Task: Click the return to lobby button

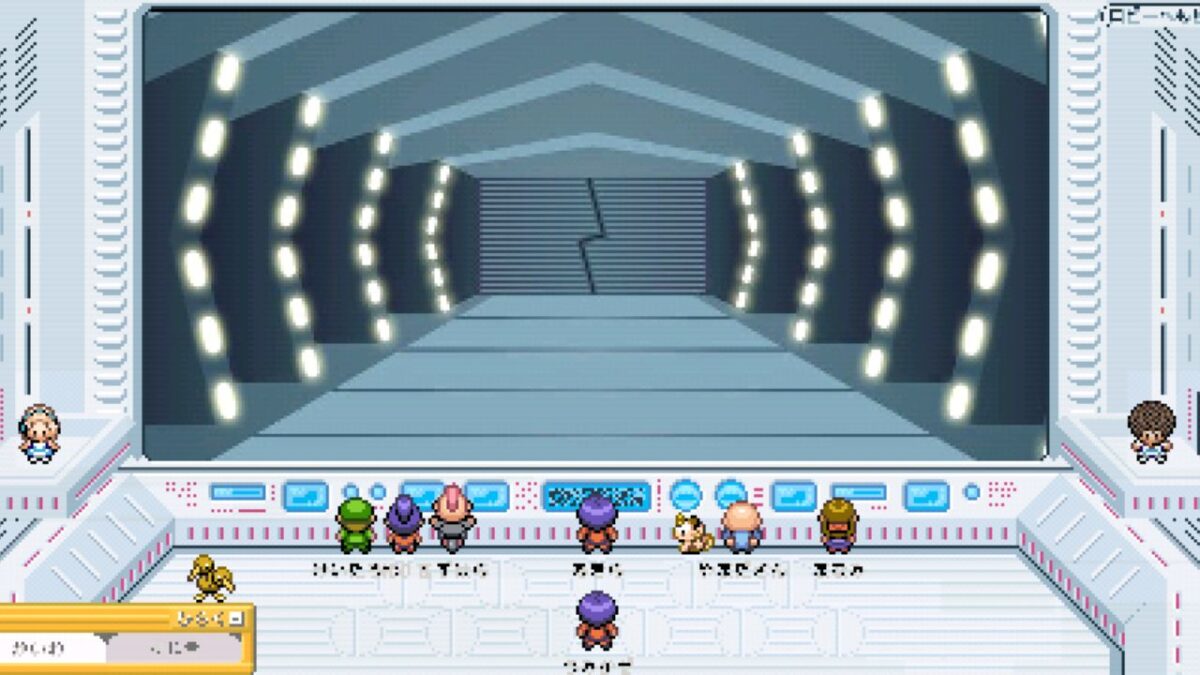Action: pyautogui.click(x=1152, y=16)
